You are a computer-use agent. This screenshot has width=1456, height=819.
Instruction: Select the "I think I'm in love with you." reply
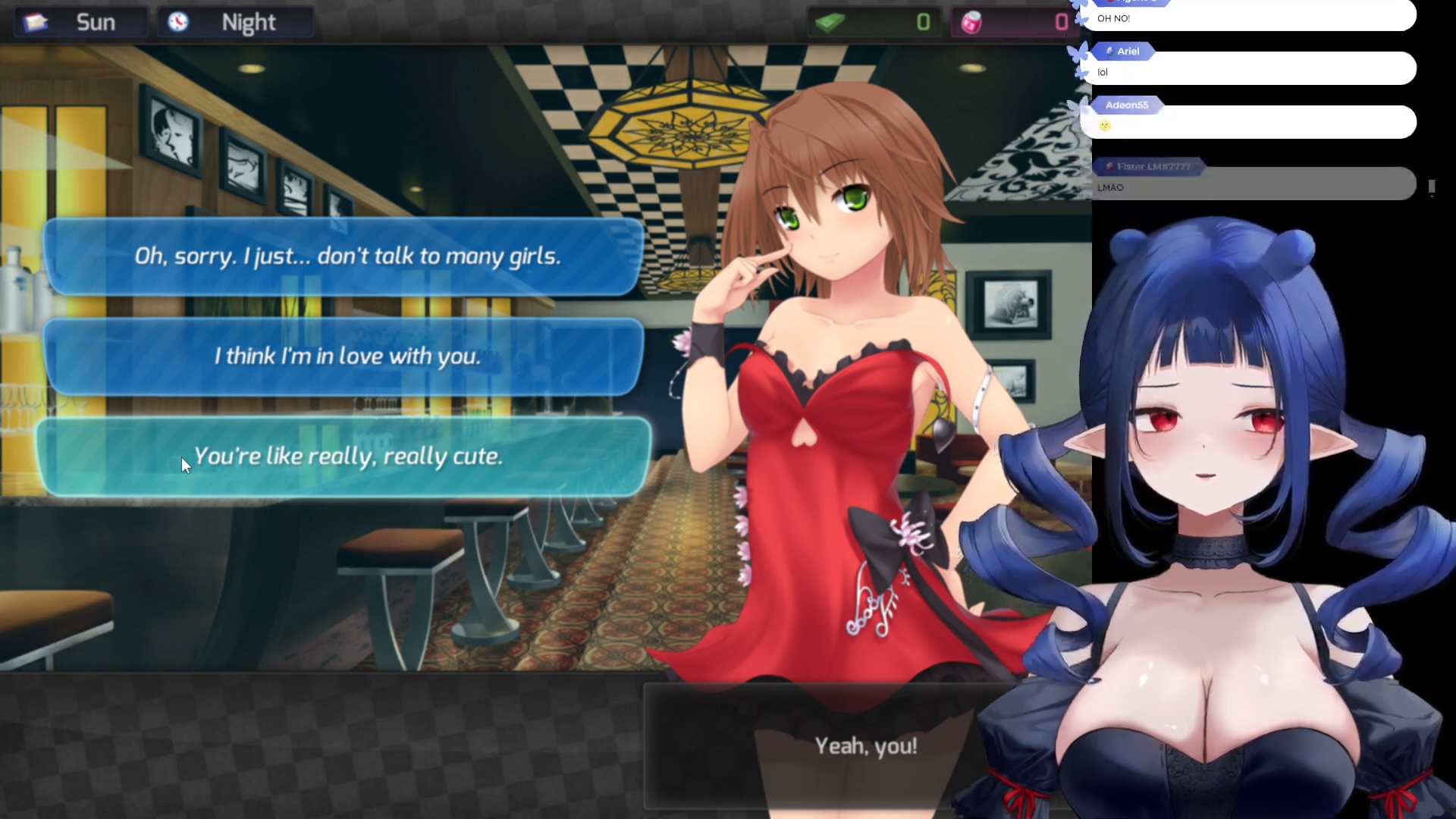click(x=345, y=356)
